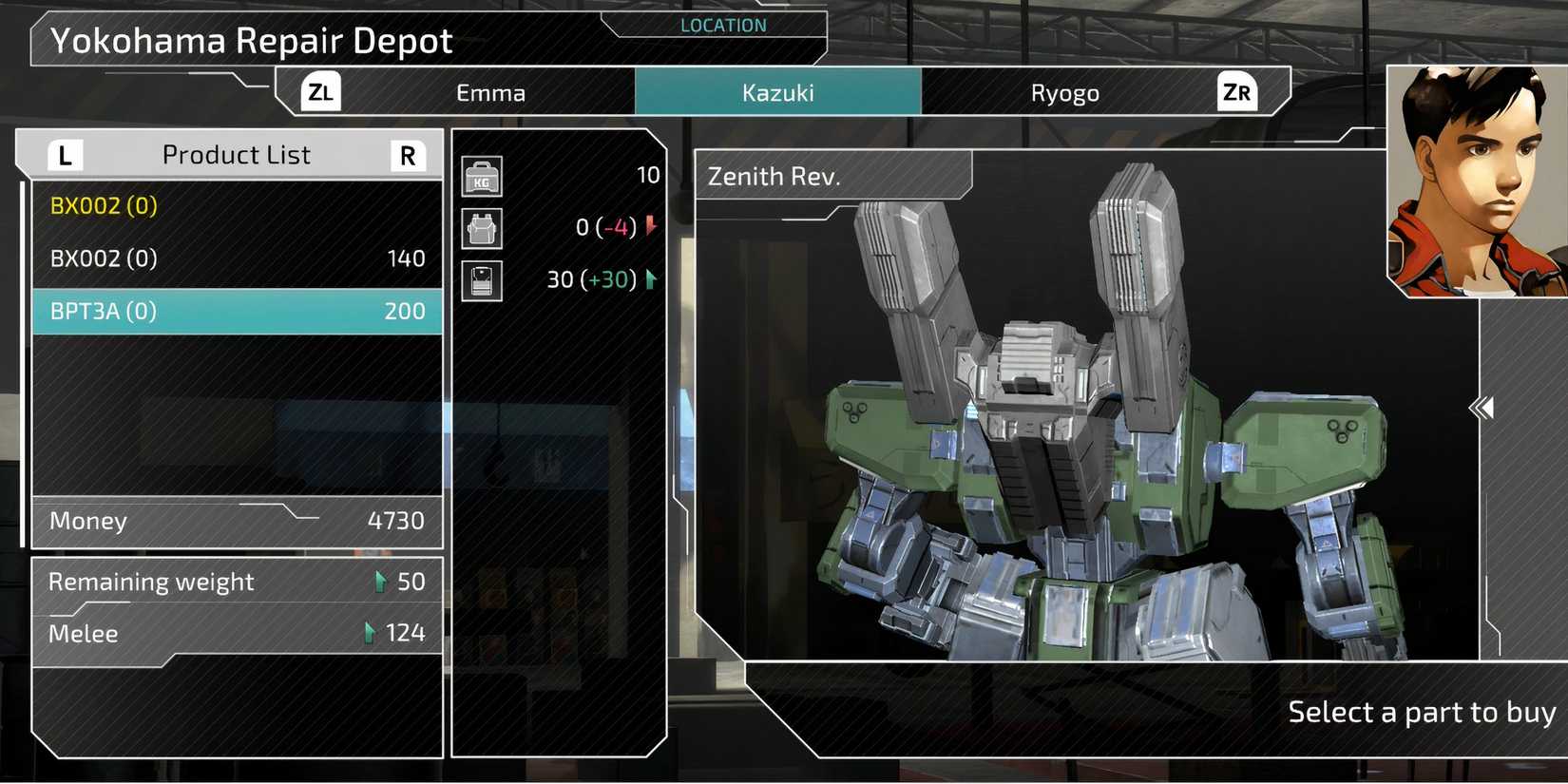This screenshot has height=784, width=1568.
Task: Switch to Ryogo's tab
Action: (x=1065, y=92)
